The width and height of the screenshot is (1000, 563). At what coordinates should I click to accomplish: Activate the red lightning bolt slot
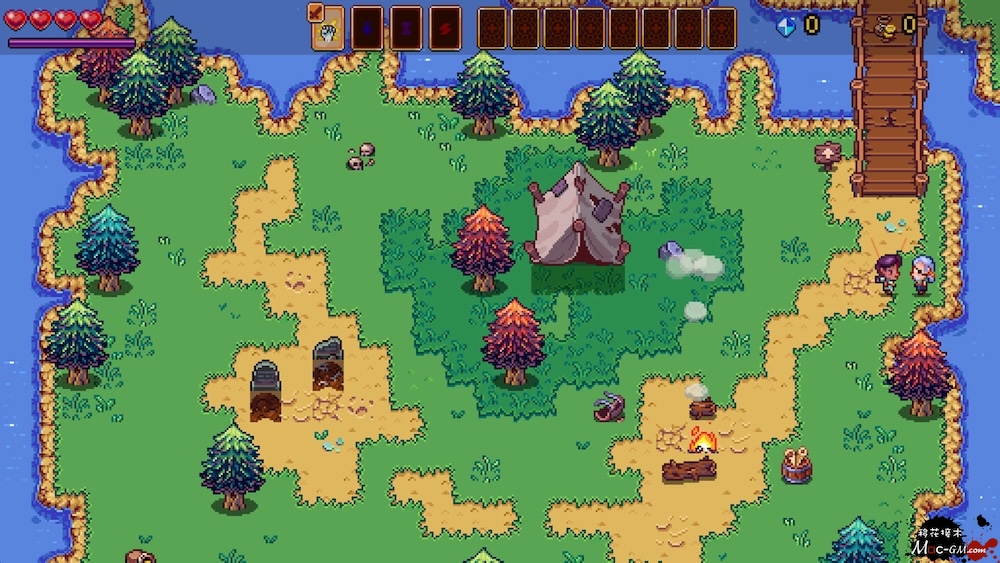point(445,29)
